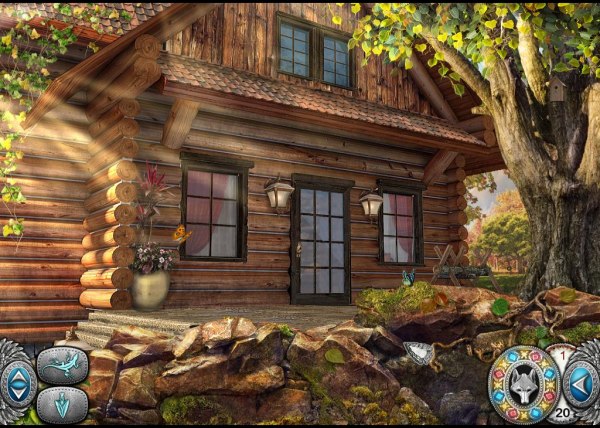Screen dimensions: 600x428
Task: Select the arrowhead icon button
Action: (62, 405)
